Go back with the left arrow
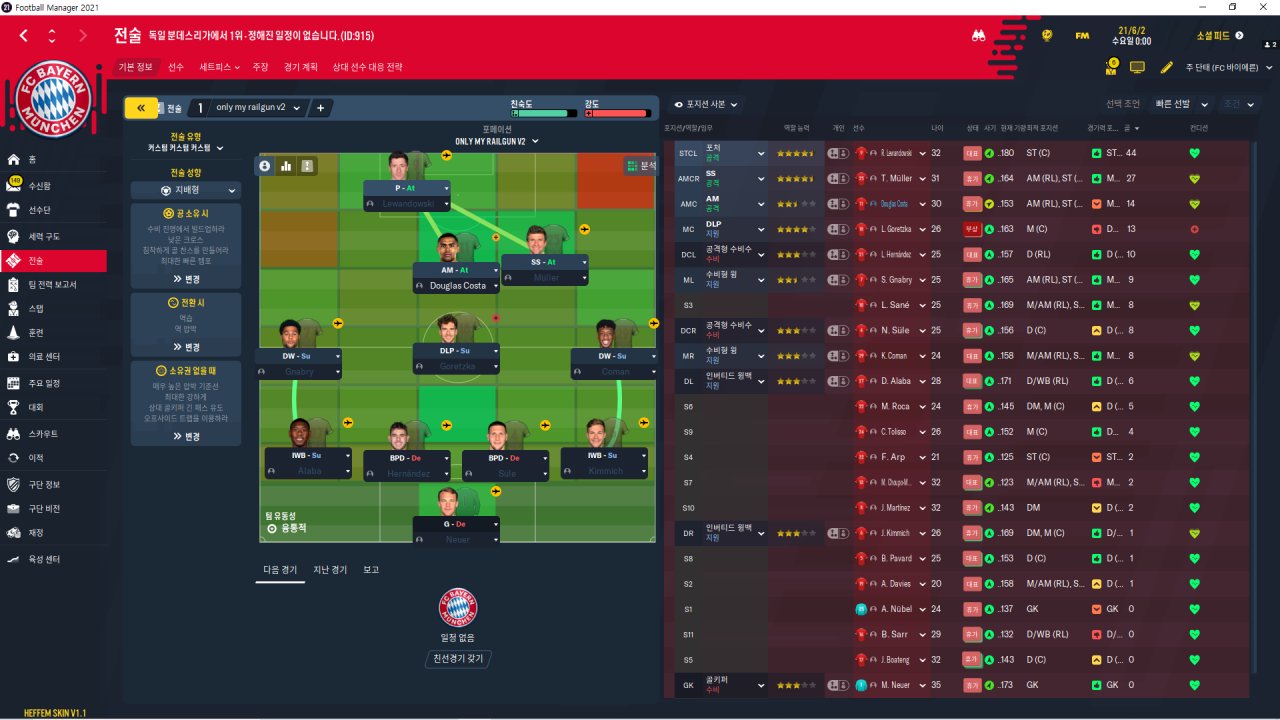 [24, 36]
